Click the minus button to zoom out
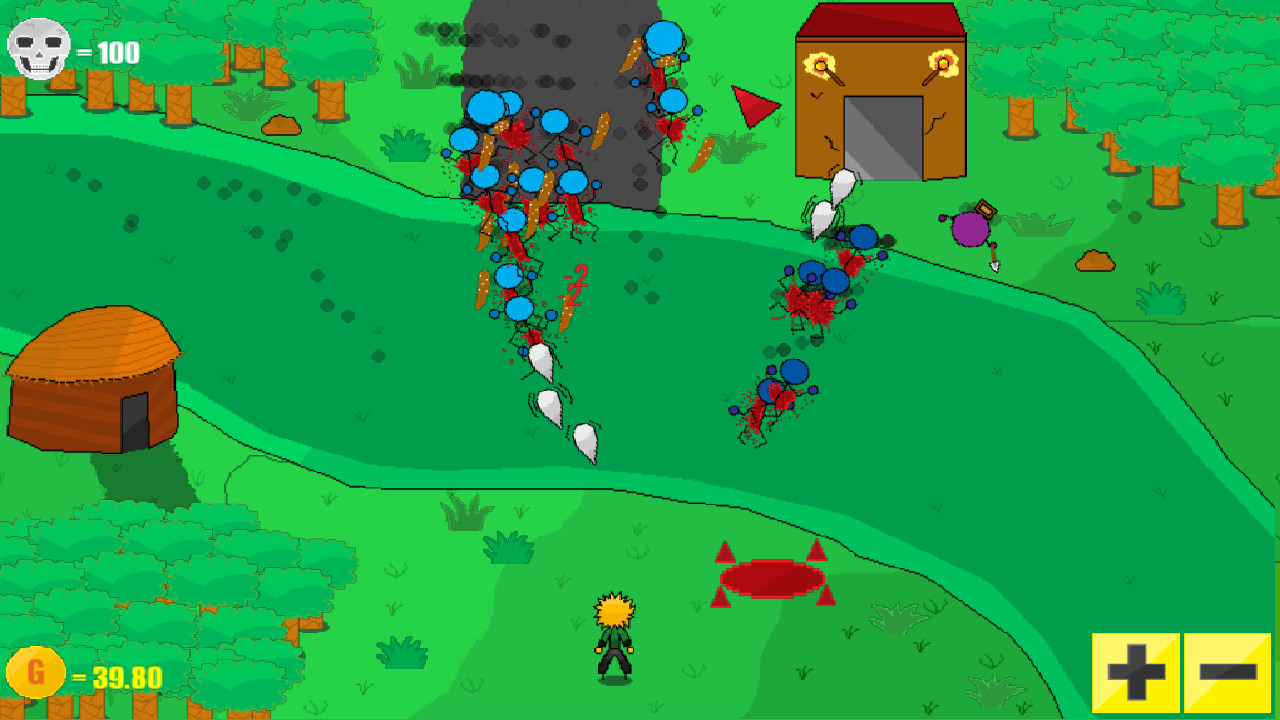This screenshot has height=720, width=1280. tap(1227, 672)
